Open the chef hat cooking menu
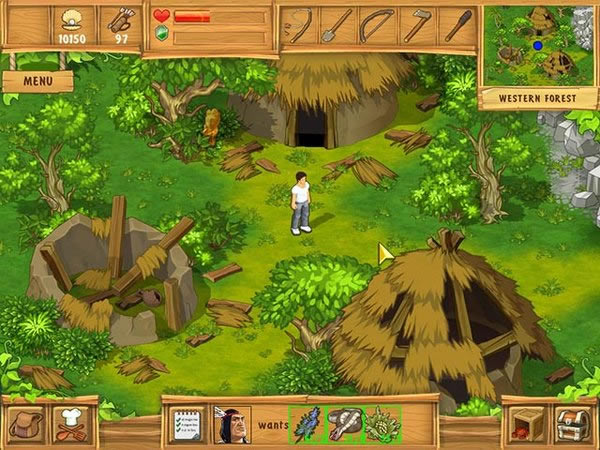600x450 pixels. pos(73,424)
